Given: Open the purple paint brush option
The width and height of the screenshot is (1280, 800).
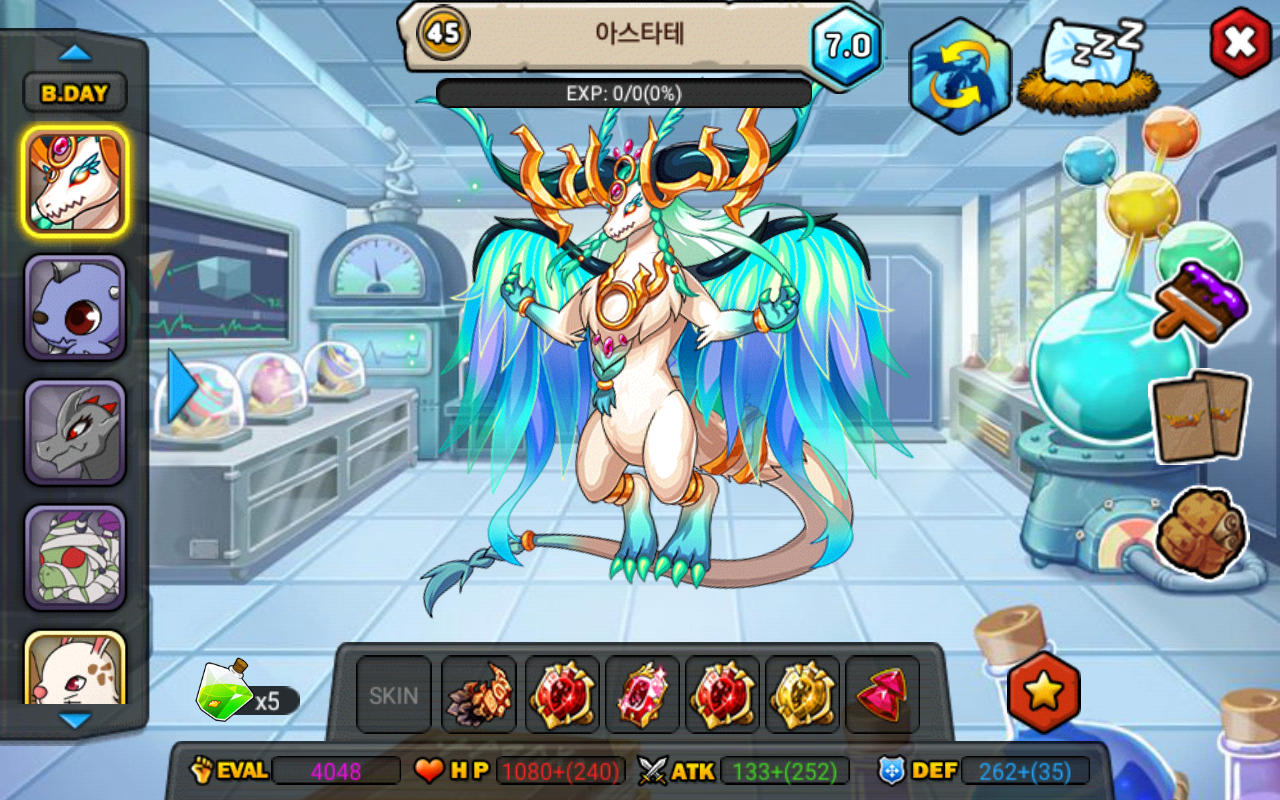Looking at the screenshot, I should point(1199,300).
